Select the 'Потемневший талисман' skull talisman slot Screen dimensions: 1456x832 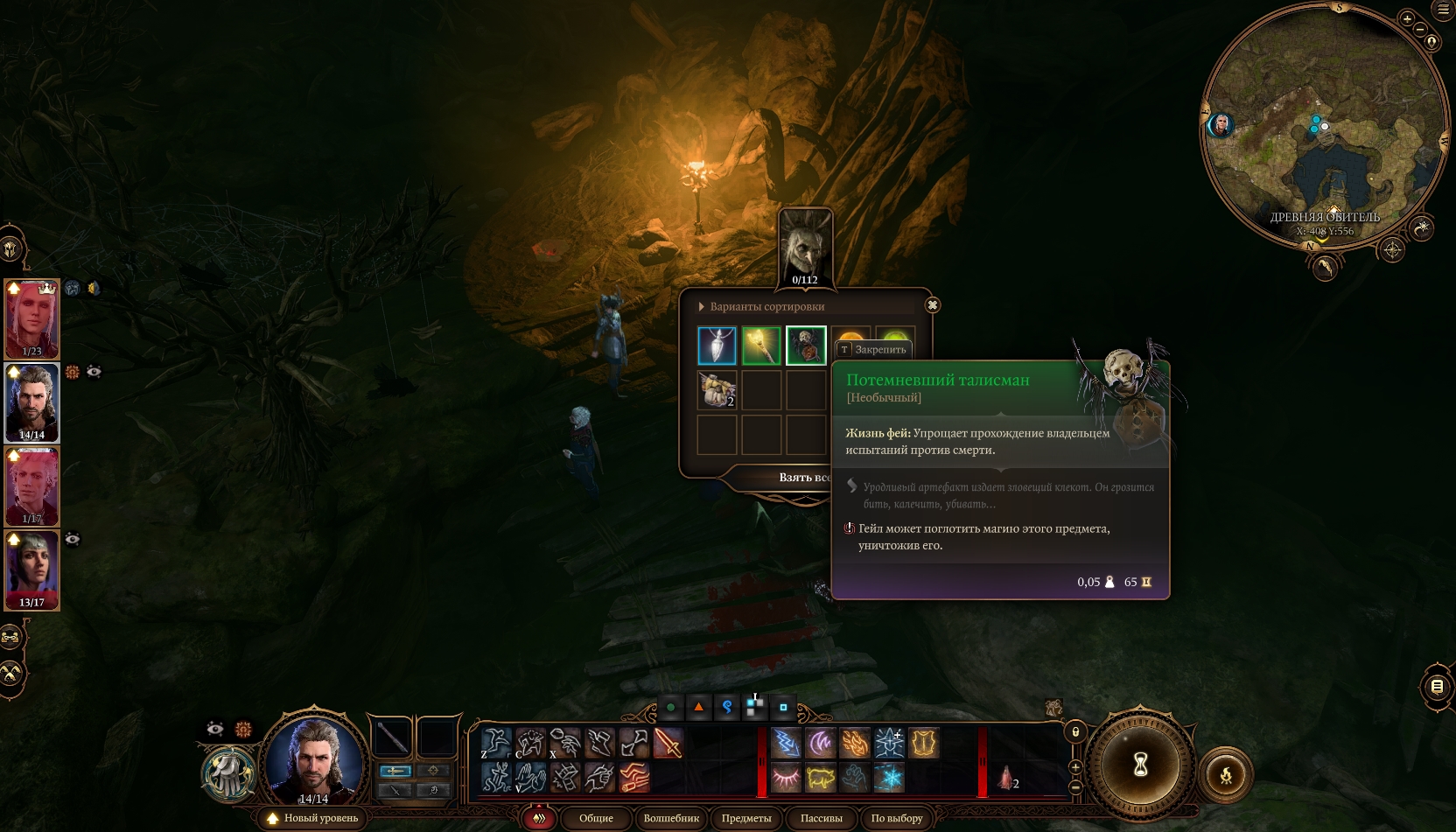[806, 346]
